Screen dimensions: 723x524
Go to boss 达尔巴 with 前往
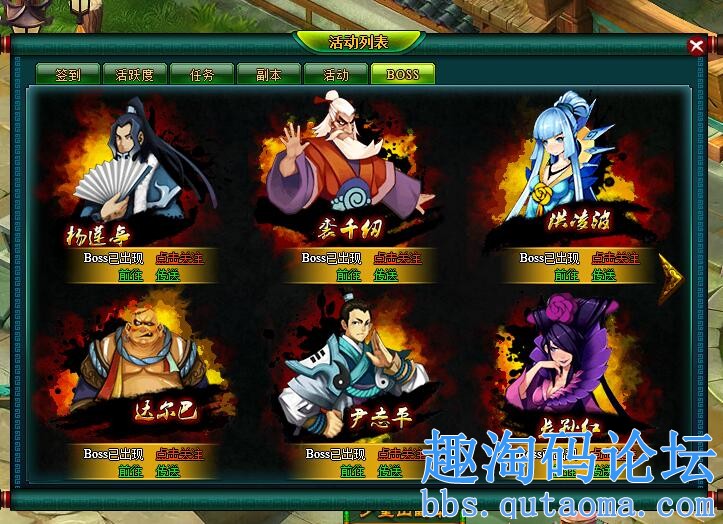[x=130, y=471]
